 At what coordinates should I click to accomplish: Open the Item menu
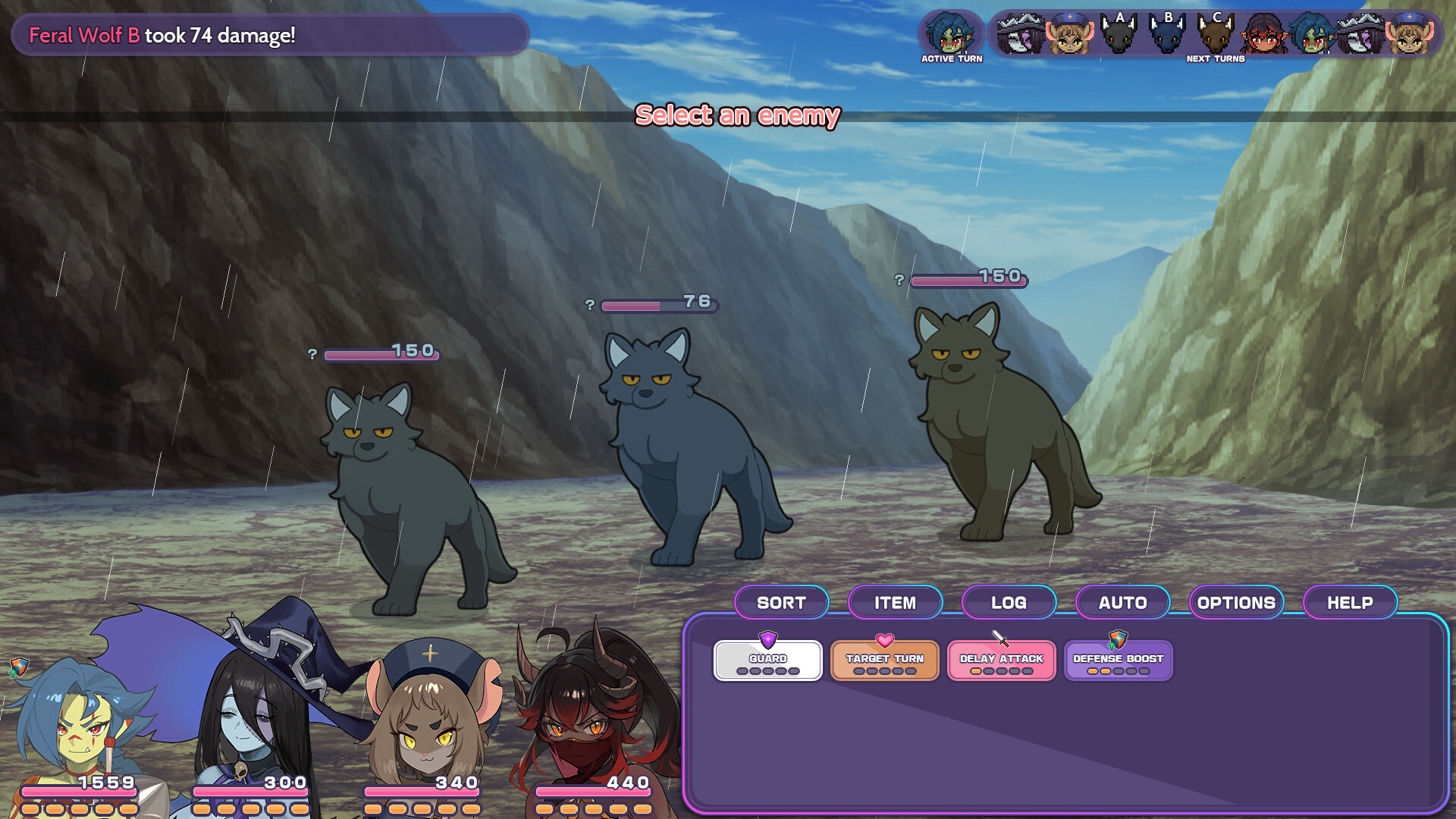(x=895, y=602)
